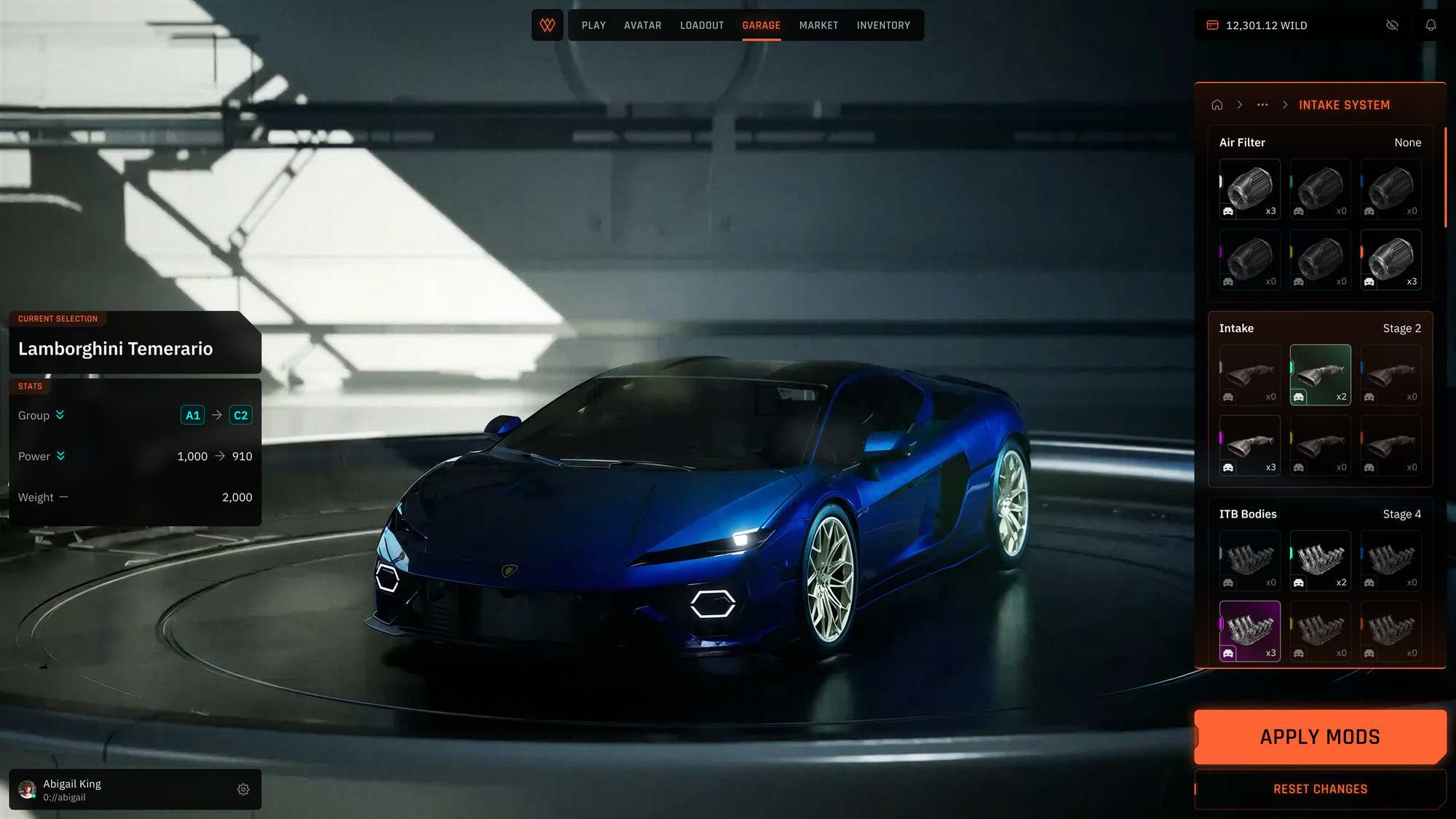
Task: Pick the white-marked air filter with x3
Action: (1249, 189)
